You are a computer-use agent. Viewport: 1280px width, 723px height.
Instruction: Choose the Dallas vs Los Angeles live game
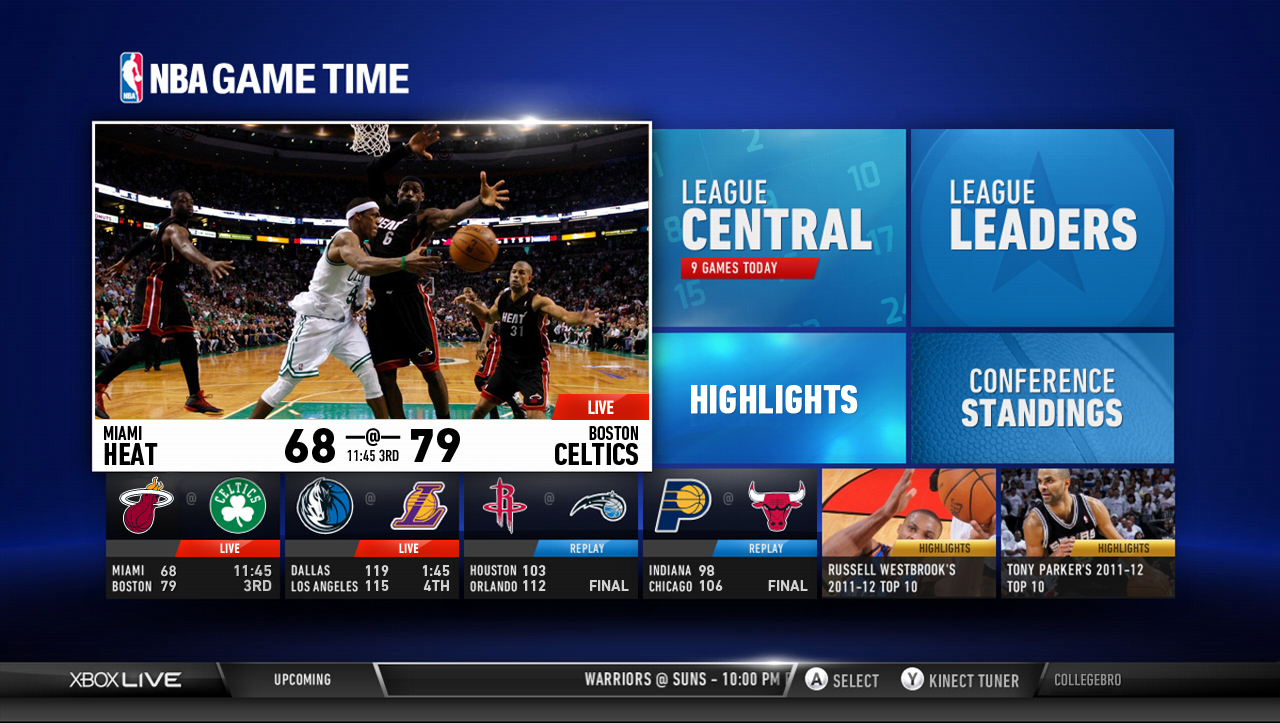click(x=372, y=535)
